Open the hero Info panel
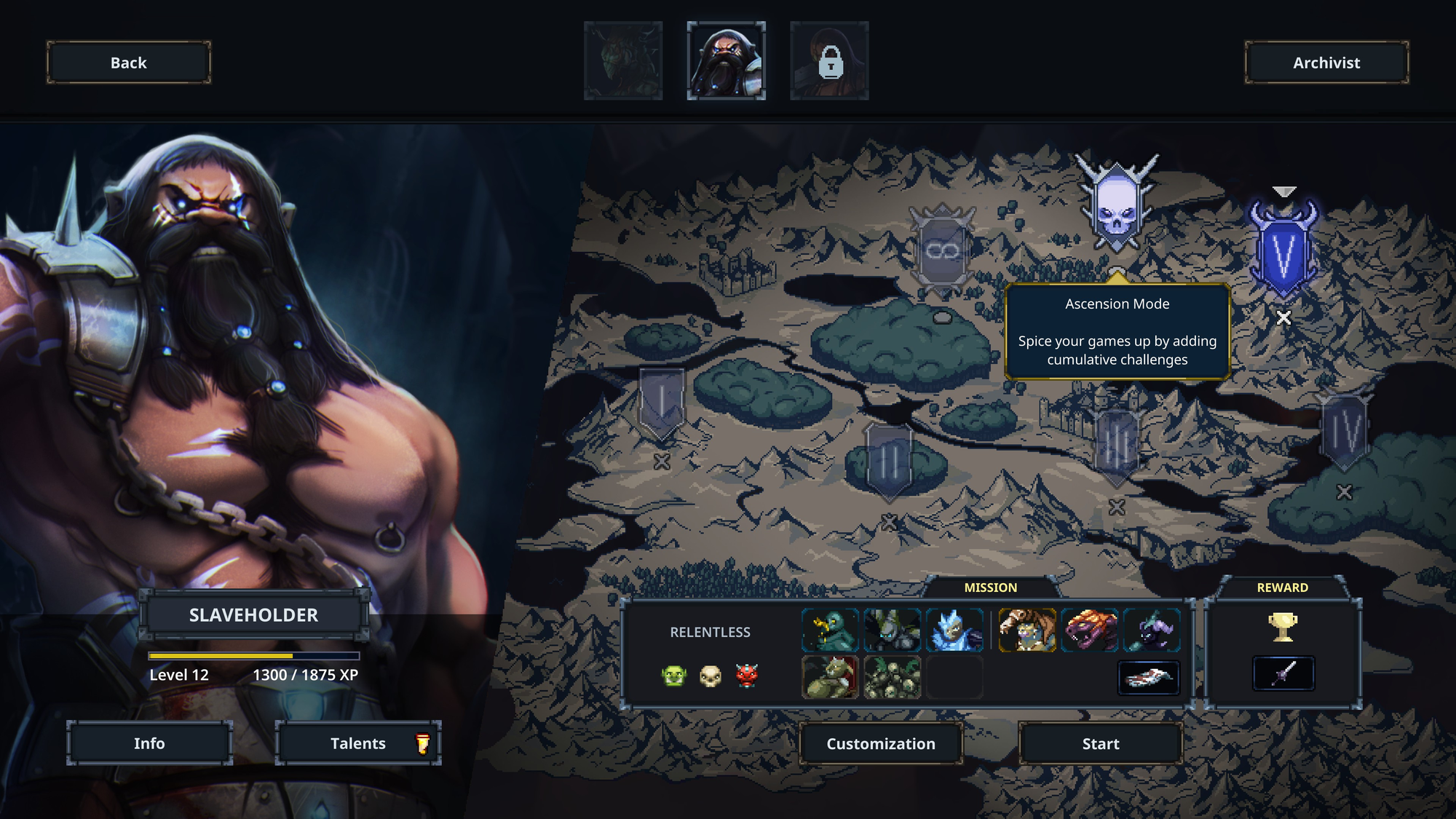 [149, 743]
